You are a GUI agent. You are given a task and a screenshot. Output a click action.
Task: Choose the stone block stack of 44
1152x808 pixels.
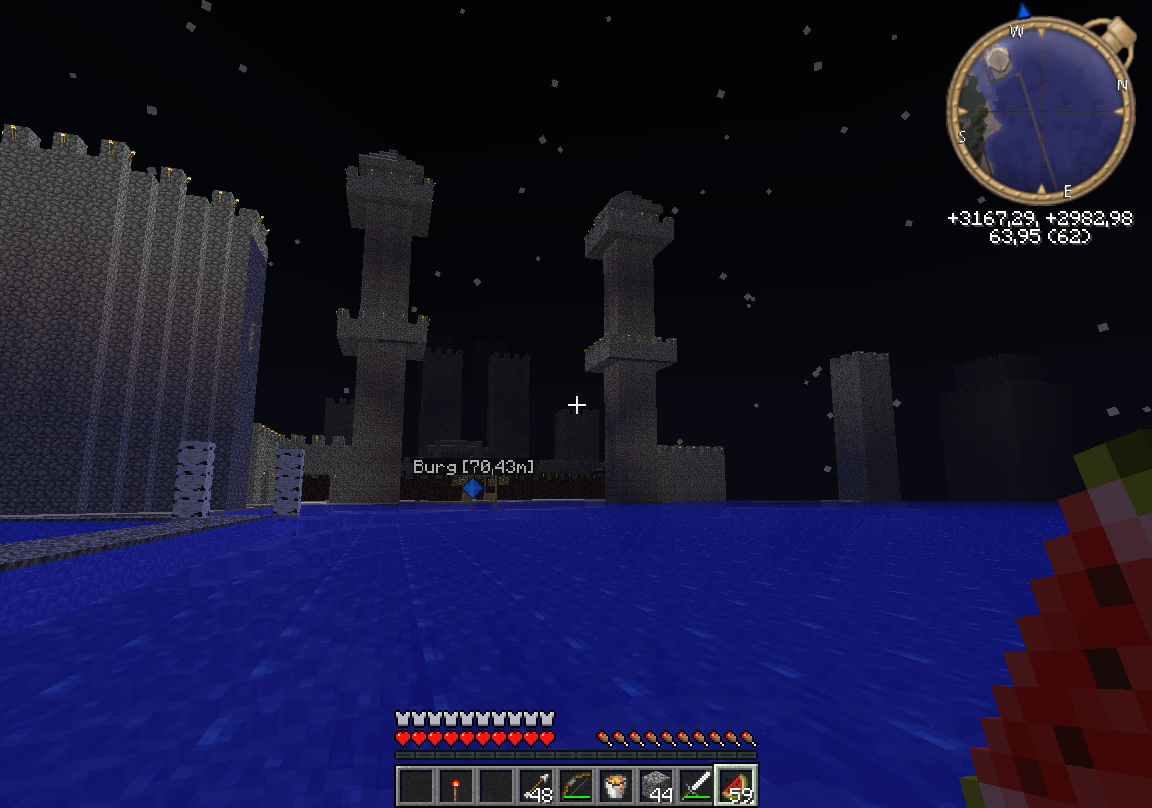656,785
